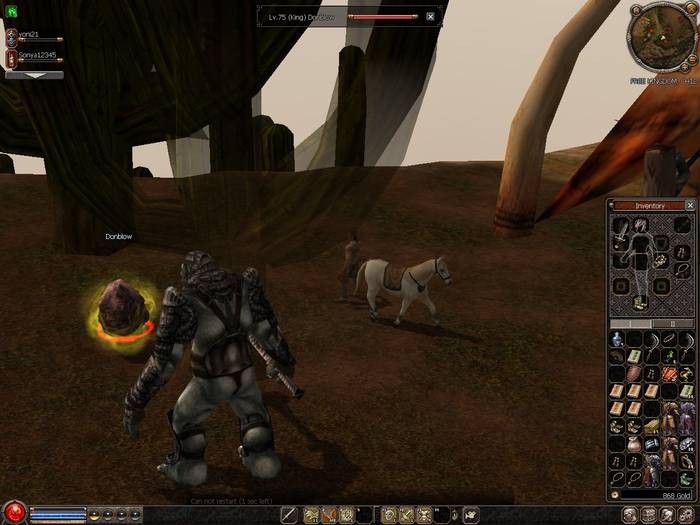Select the equipped sword weapon slot
This screenshot has height=525, width=700.
click(621, 232)
